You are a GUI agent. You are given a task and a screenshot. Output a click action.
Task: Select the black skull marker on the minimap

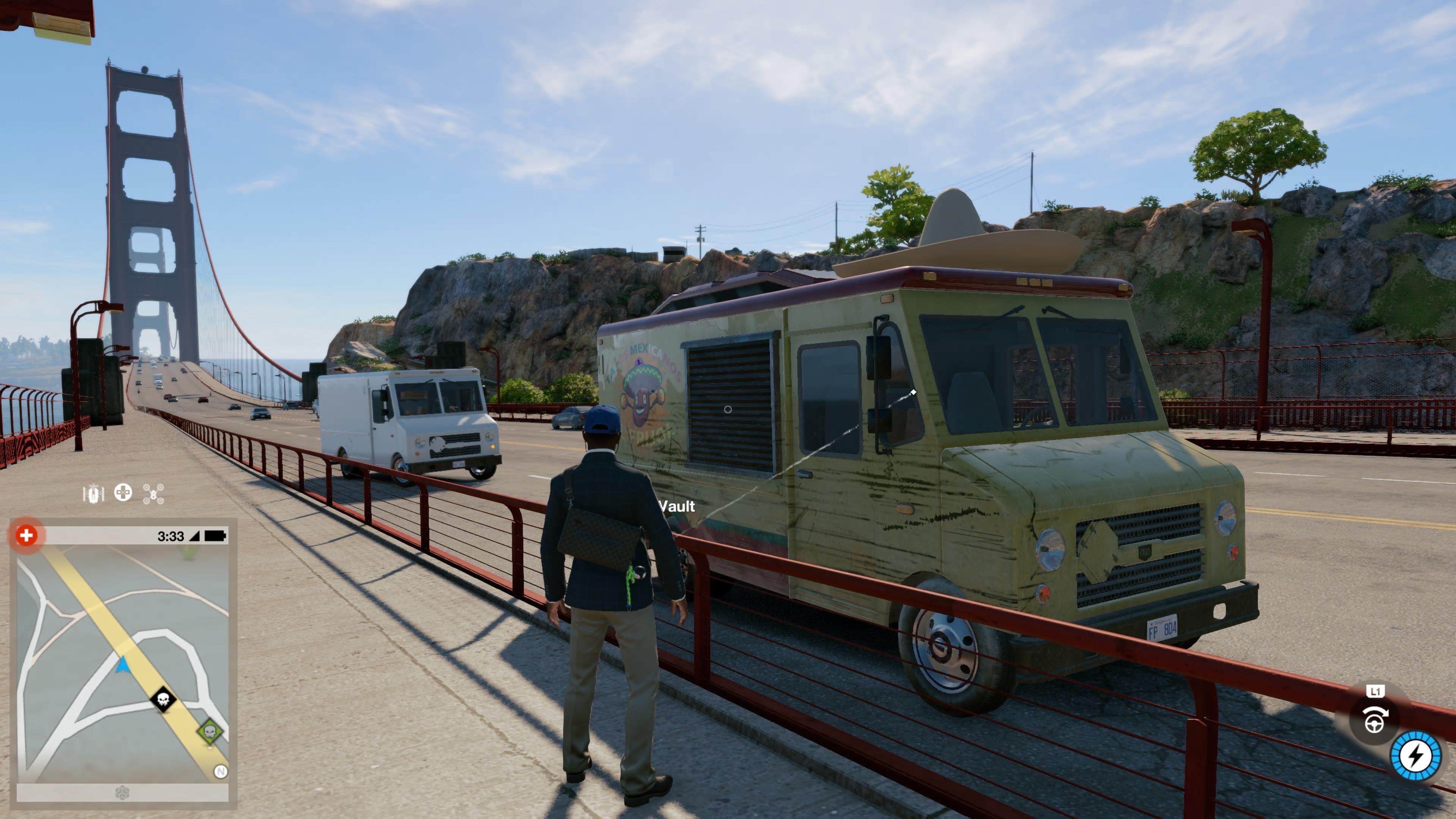pyautogui.click(x=163, y=700)
